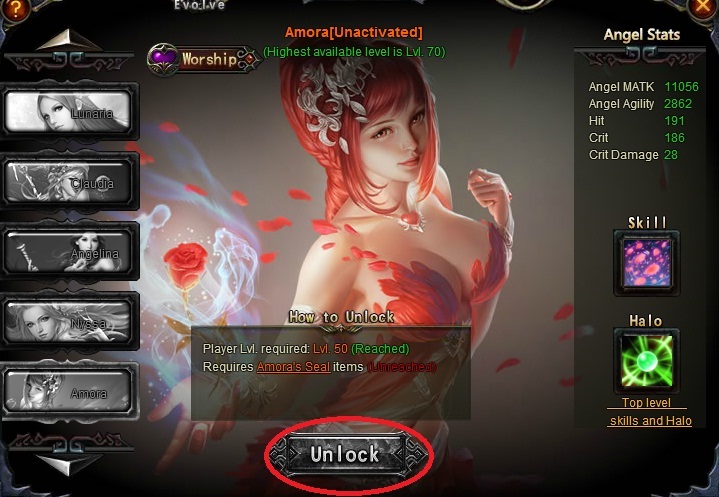
Task: Click the Unlock button
Action: coord(345,454)
